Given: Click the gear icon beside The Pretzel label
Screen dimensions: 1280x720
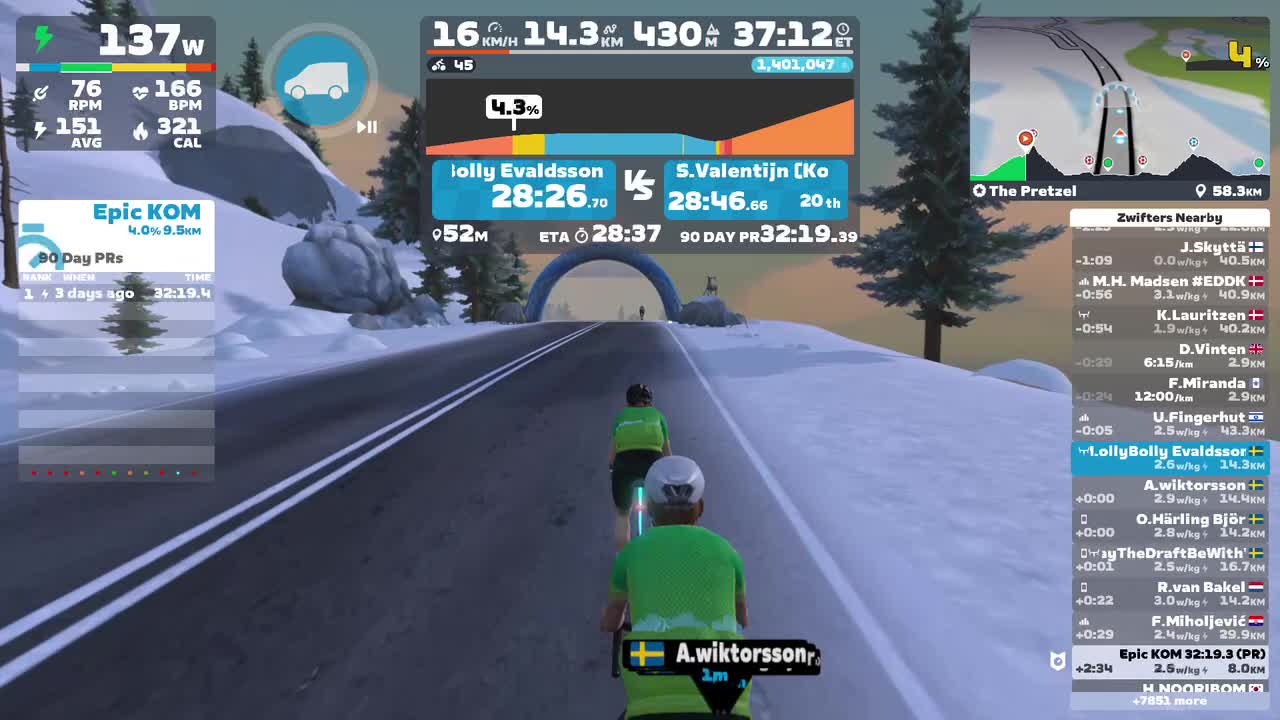Looking at the screenshot, I should coord(980,189).
